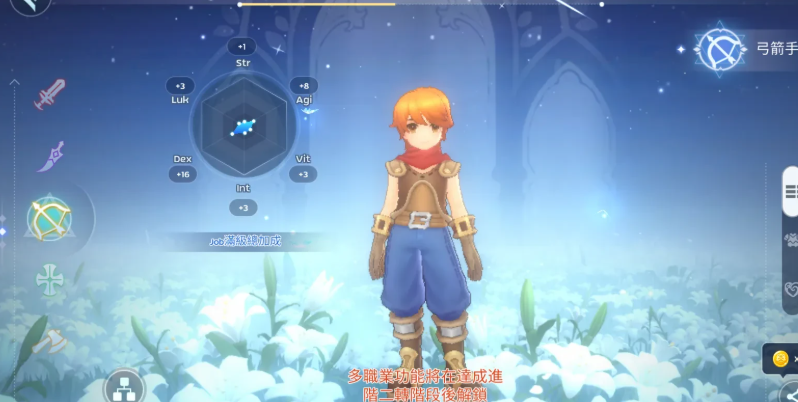Select the sword job class icon
798x402 pixels.
tap(49, 94)
